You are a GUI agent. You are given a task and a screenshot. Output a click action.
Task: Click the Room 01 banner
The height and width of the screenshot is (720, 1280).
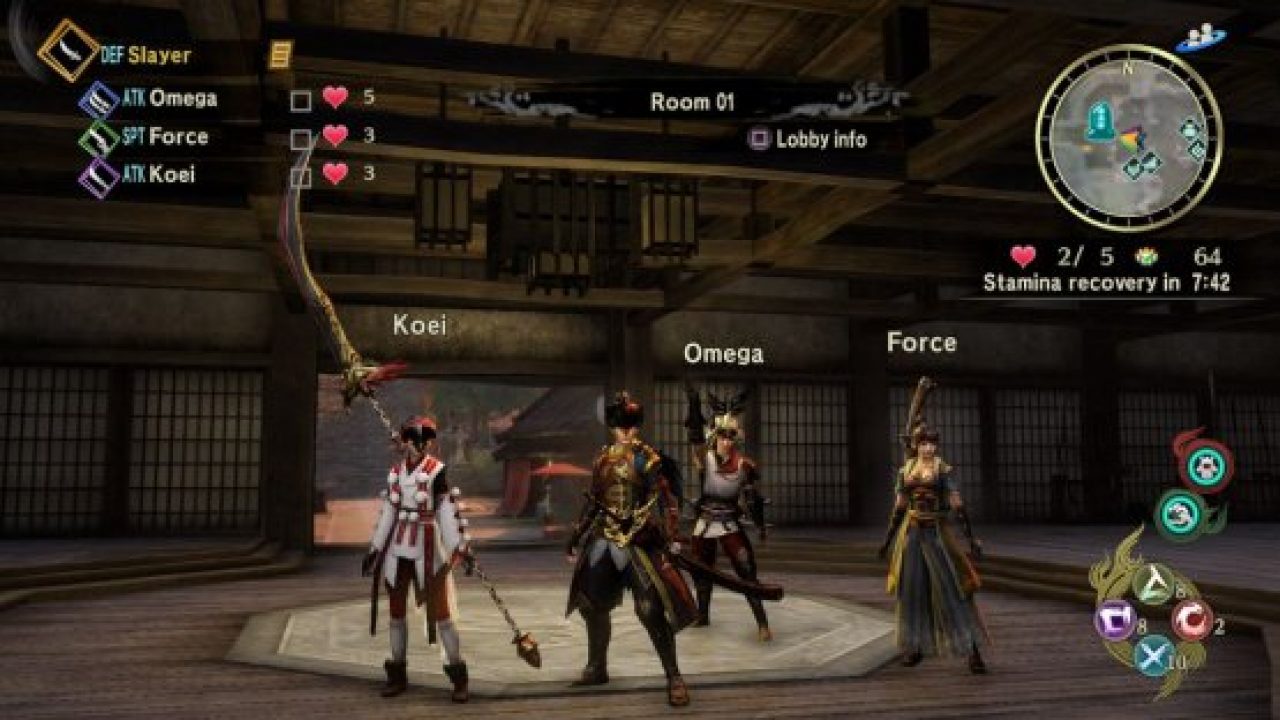[x=692, y=102]
